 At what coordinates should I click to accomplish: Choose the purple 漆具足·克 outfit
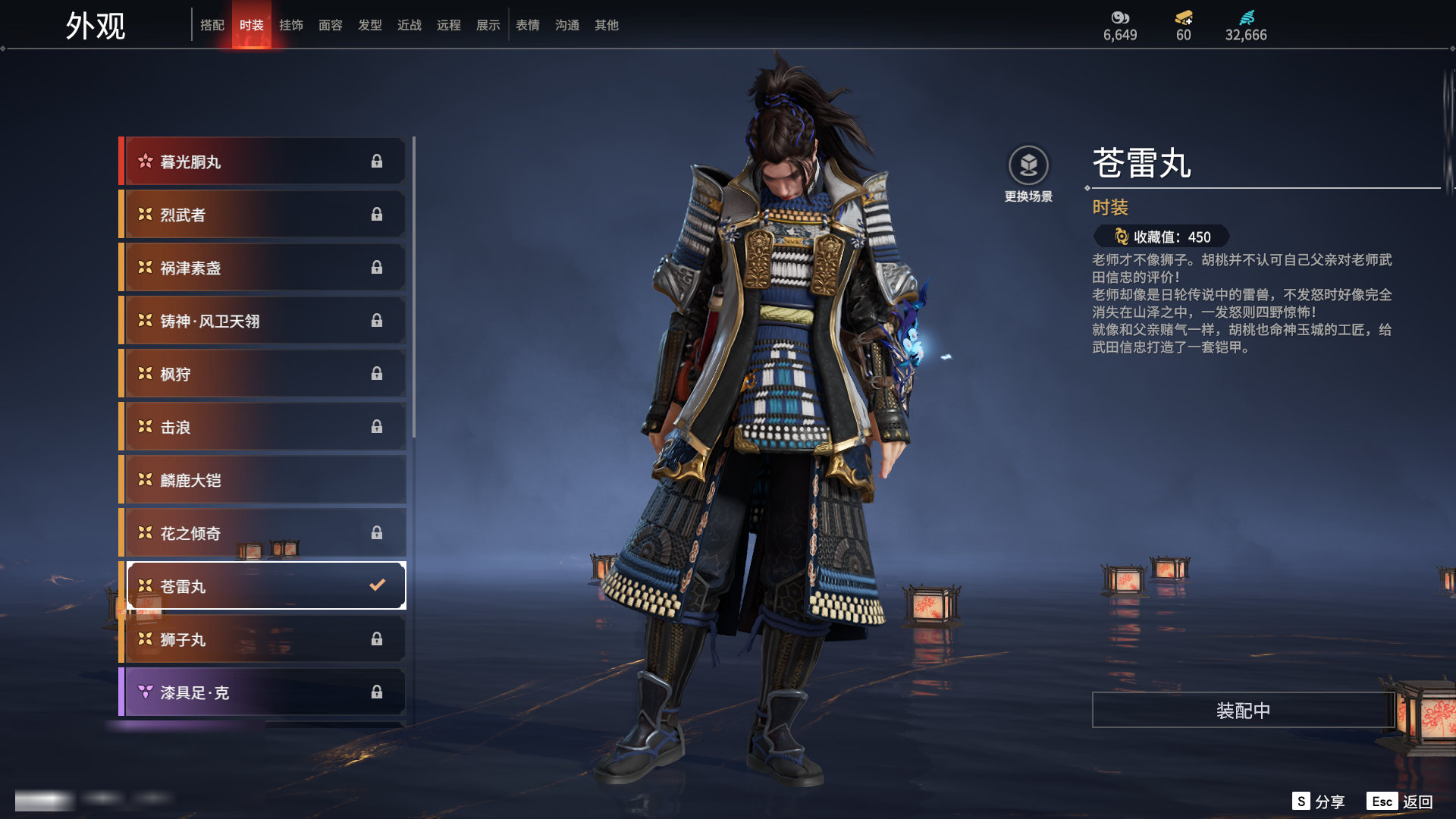pos(262,692)
